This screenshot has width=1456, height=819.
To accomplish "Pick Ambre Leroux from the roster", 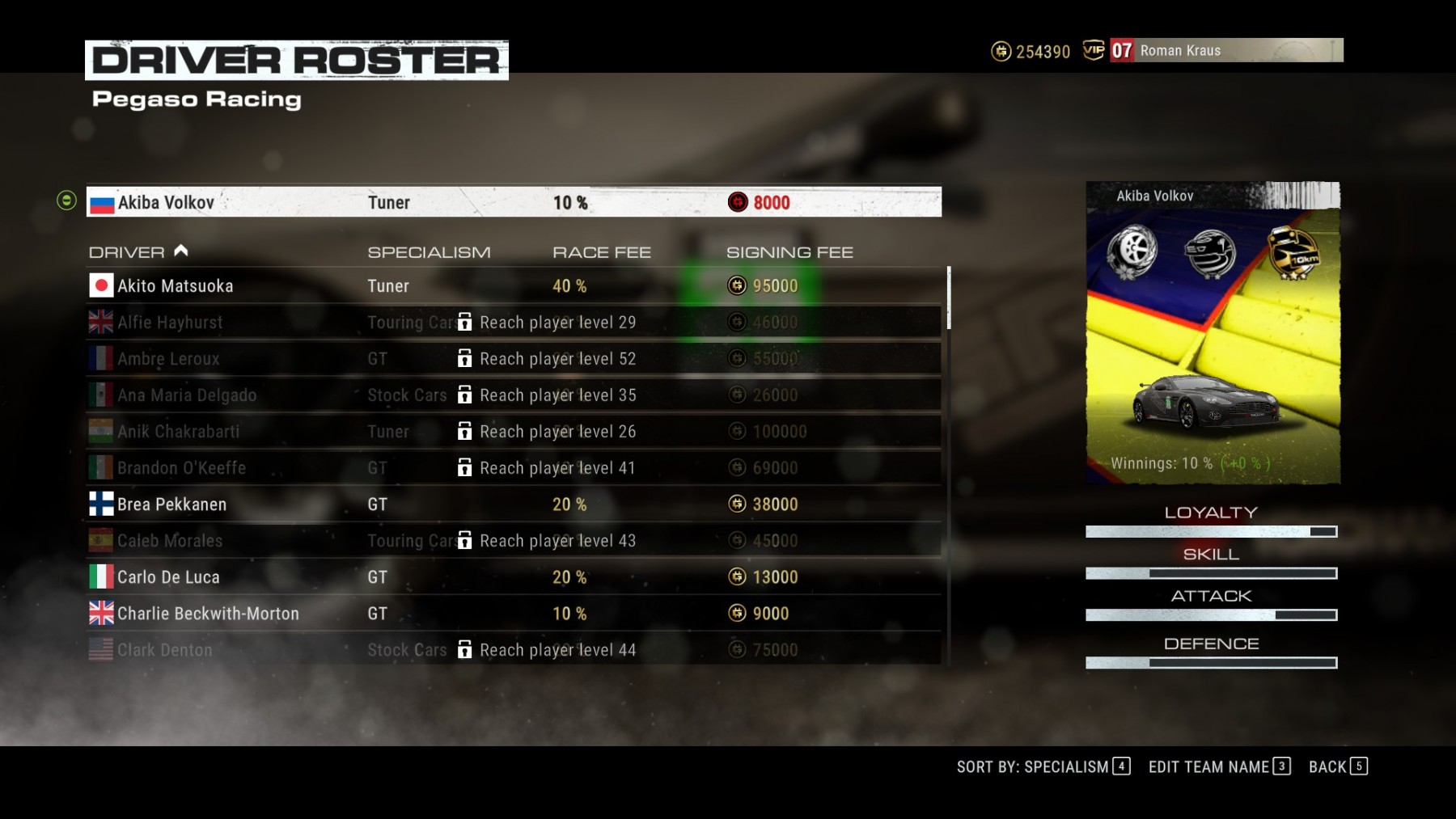I will tap(513, 359).
